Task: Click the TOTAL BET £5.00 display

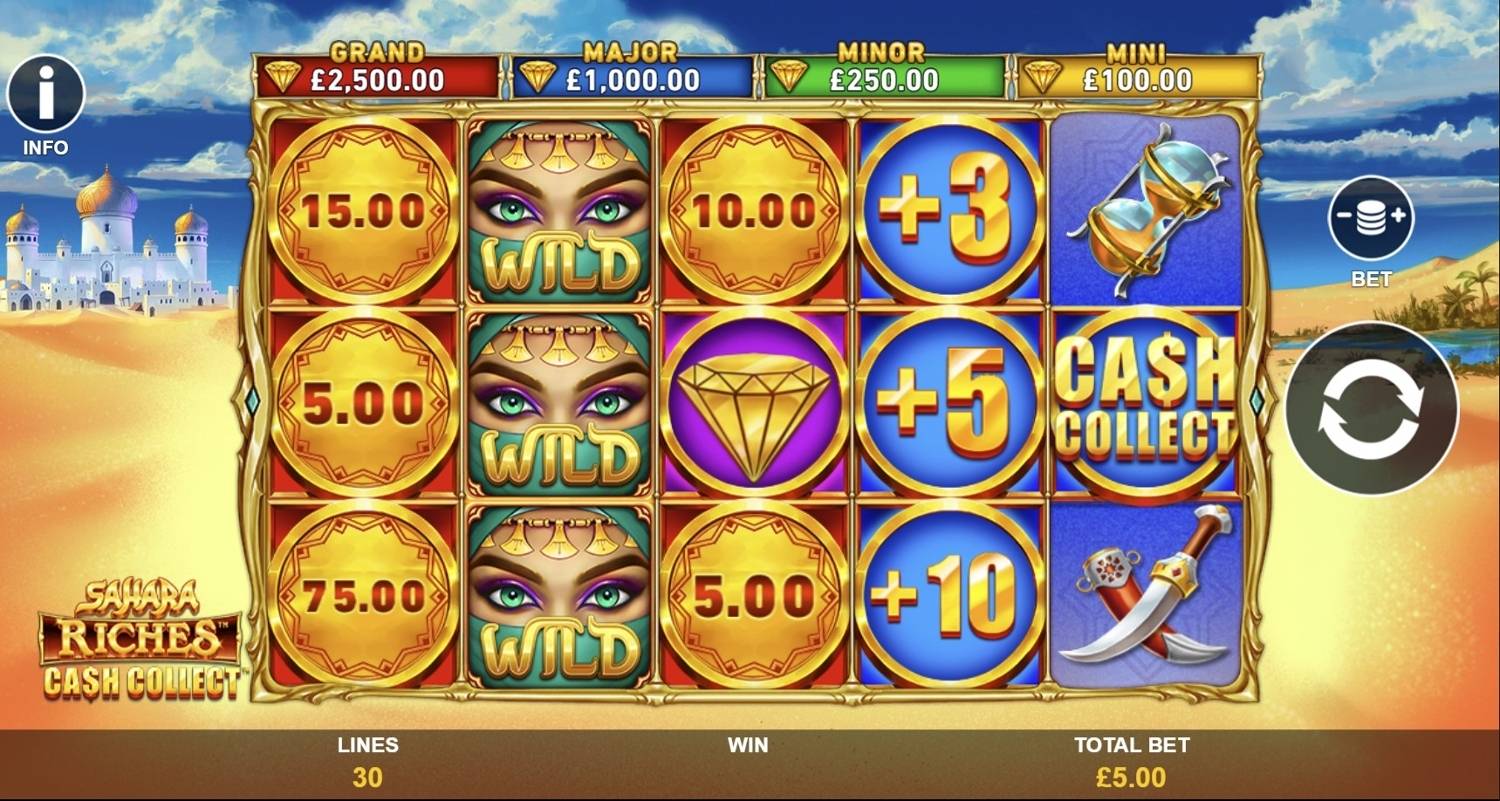Action: 1134,760
